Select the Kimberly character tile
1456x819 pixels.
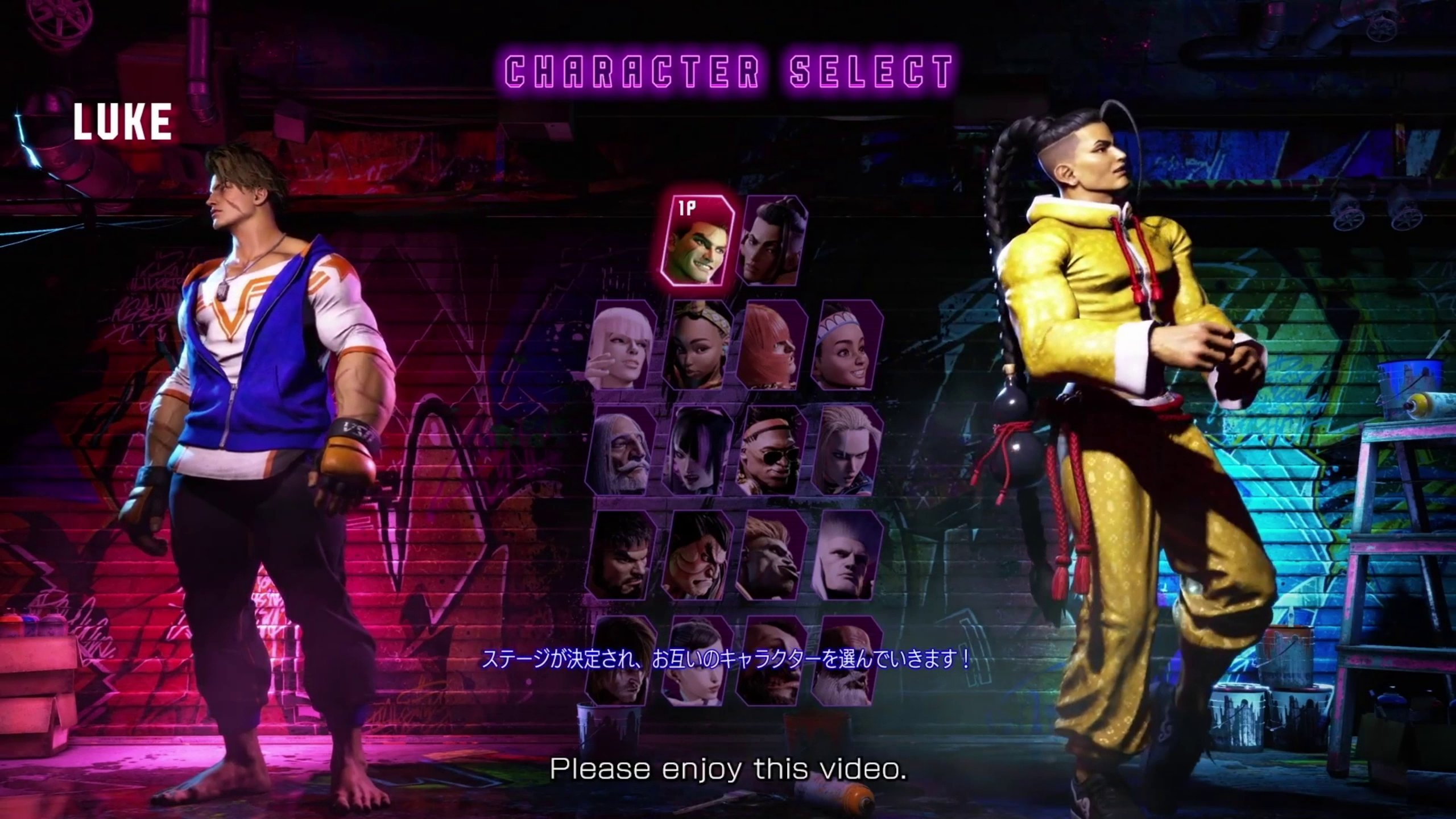(696, 345)
